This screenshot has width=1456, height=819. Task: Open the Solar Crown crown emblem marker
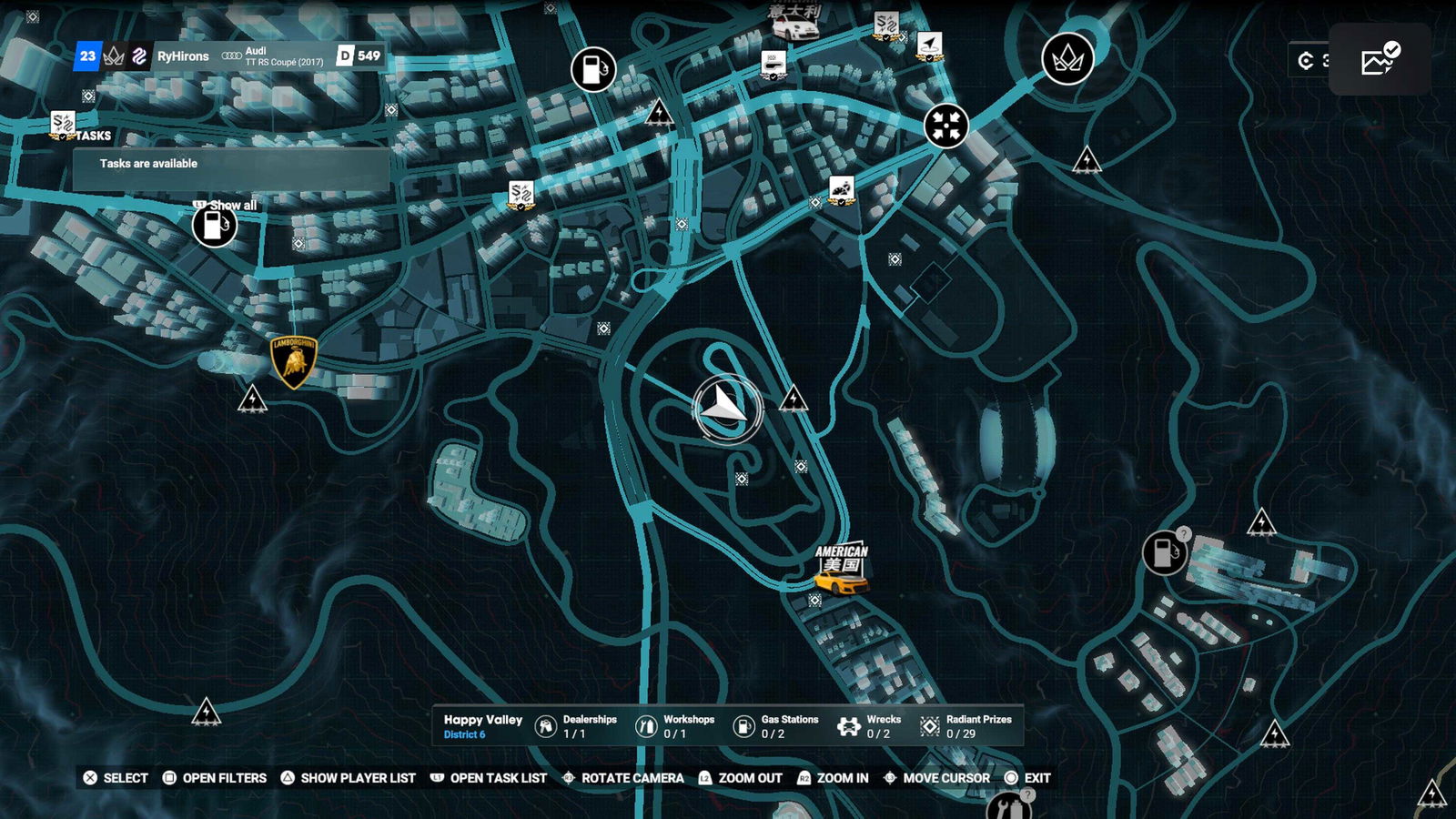[1067, 59]
